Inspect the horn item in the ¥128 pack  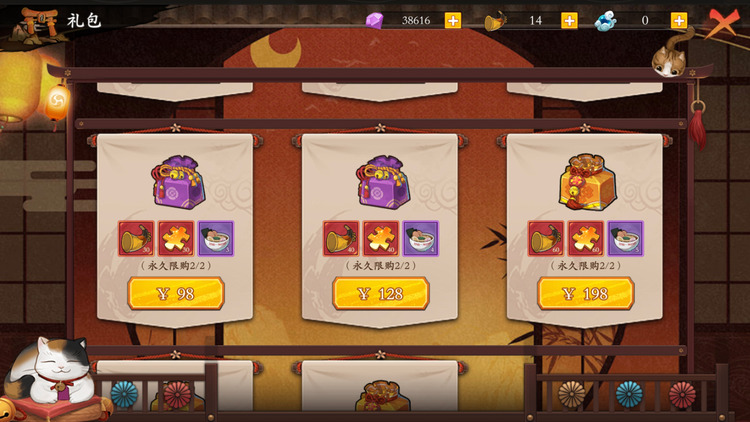coord(341,239)
